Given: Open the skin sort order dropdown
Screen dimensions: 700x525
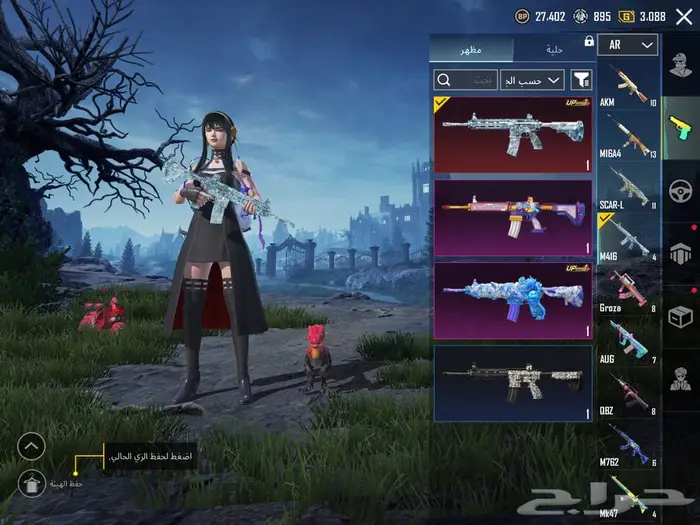Looking at the screenshot, I should coord(532,80).
